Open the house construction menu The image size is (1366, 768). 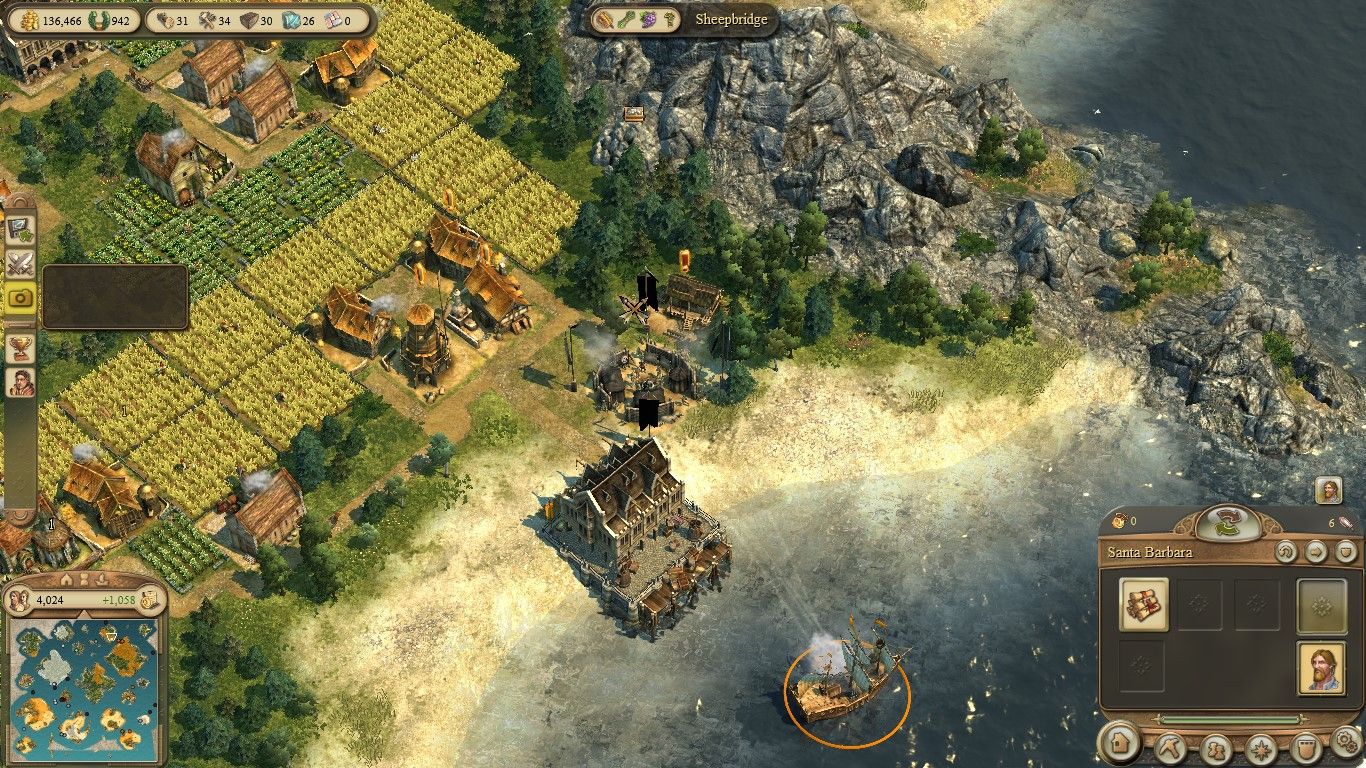(1122, 745)
